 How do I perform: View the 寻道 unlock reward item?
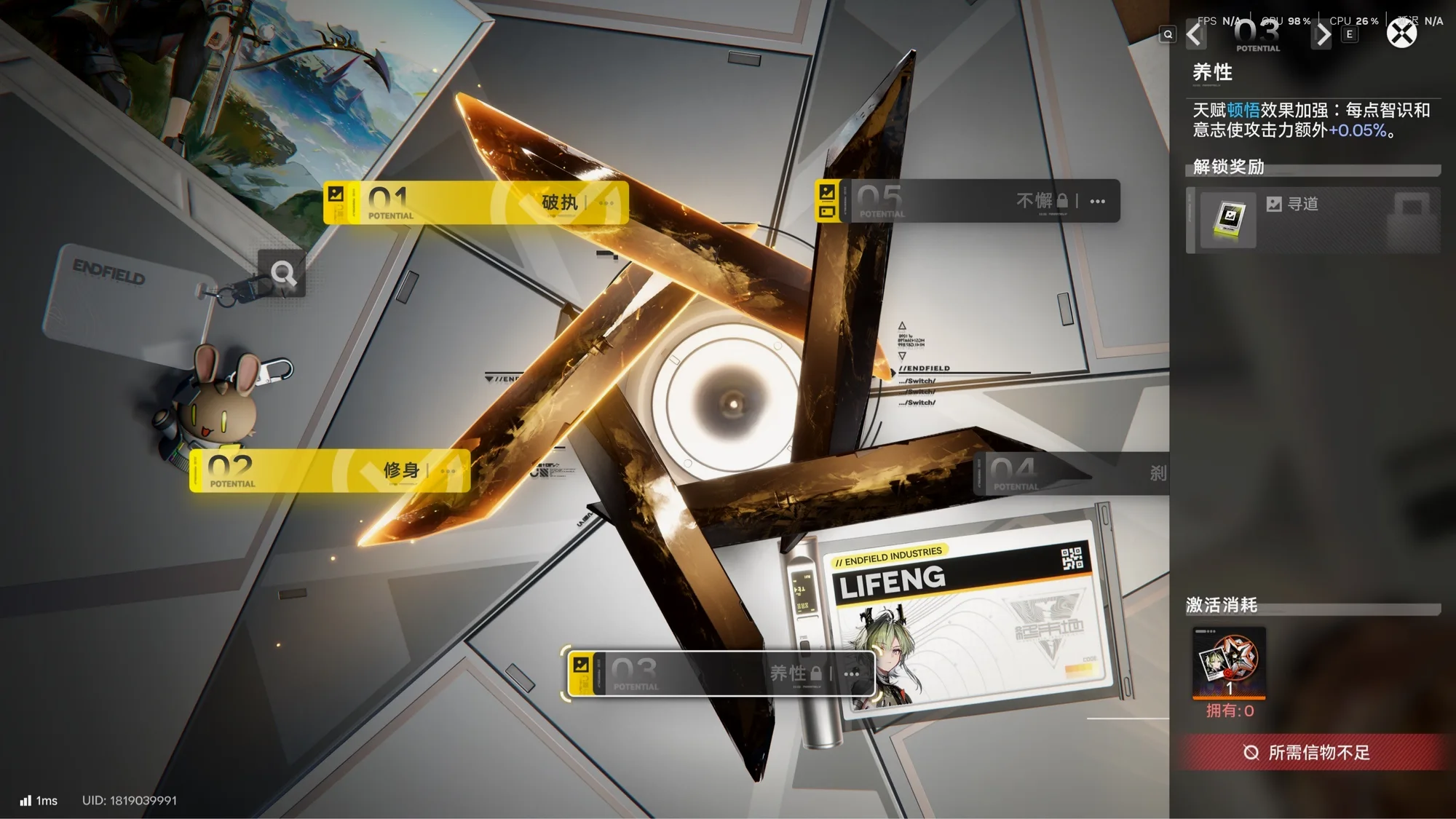tap(1229, 219)
